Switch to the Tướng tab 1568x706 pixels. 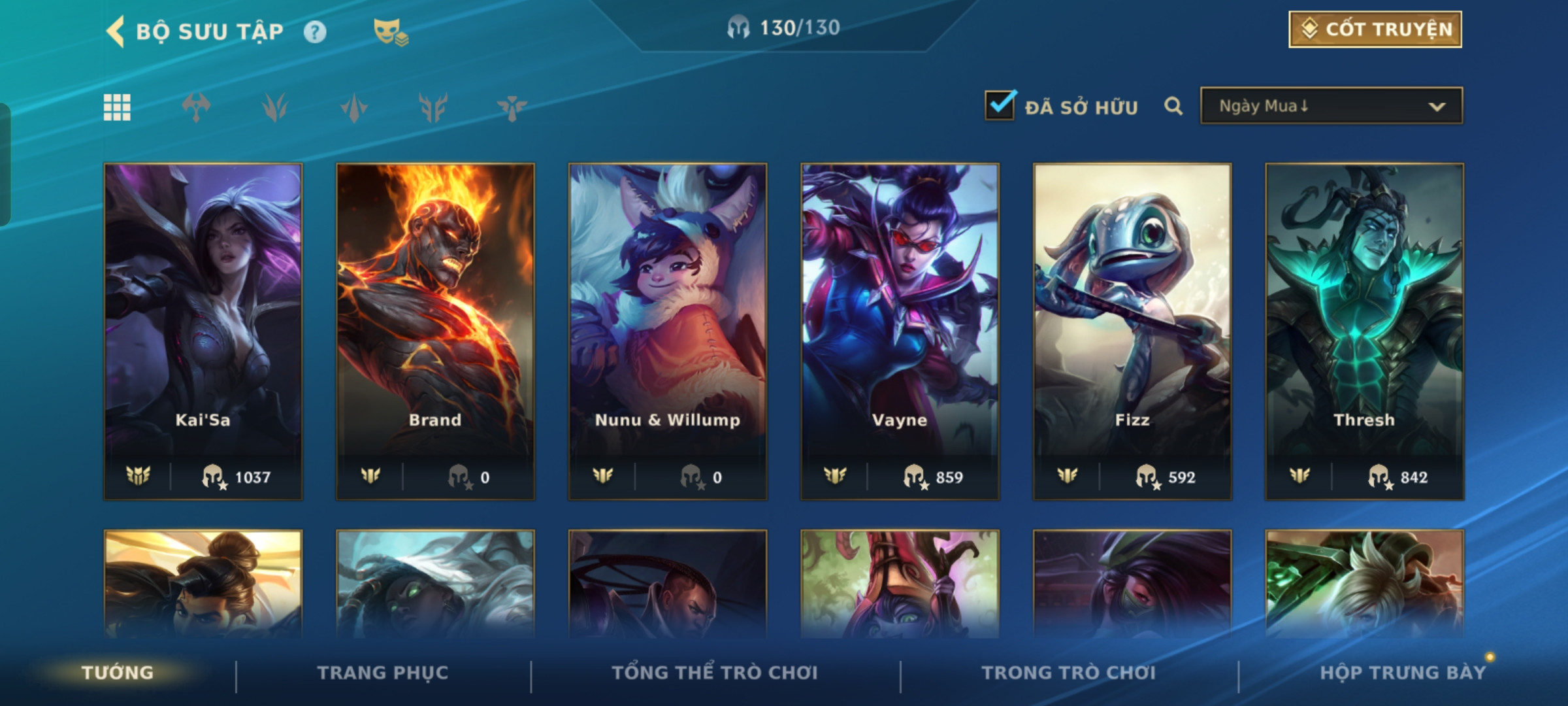(x=118, y=673)
